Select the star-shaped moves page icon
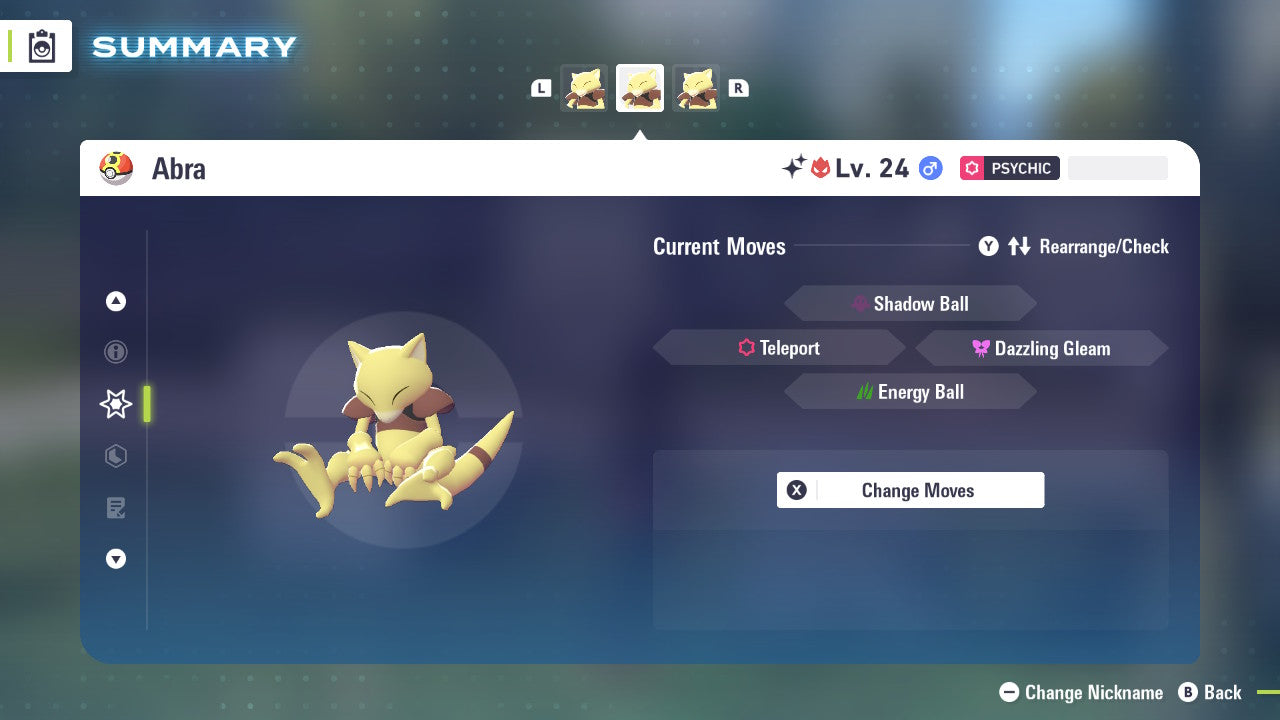 click(x=116, y=404)
